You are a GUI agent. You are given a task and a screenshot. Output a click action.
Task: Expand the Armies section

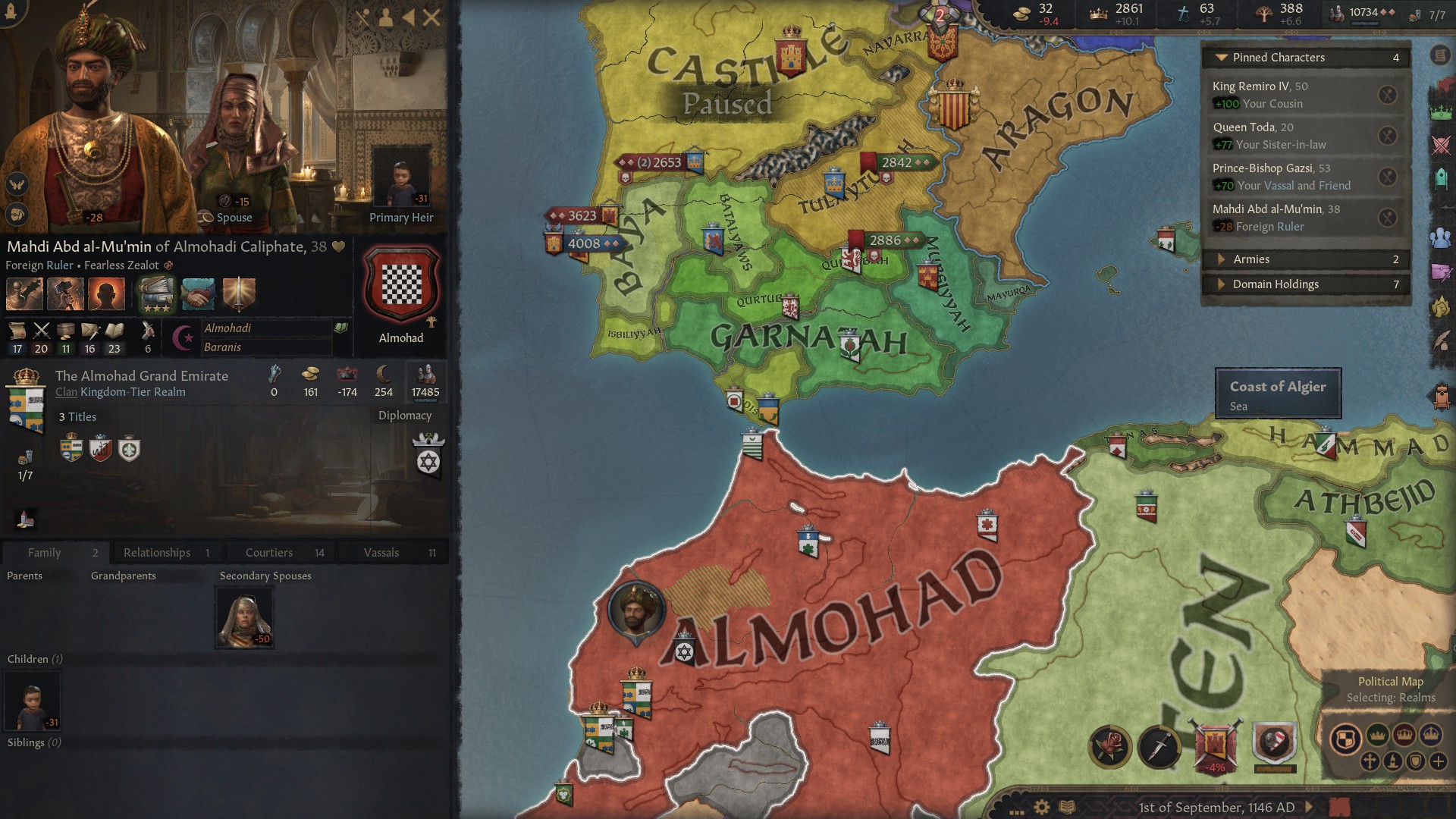pos(1222,259)
